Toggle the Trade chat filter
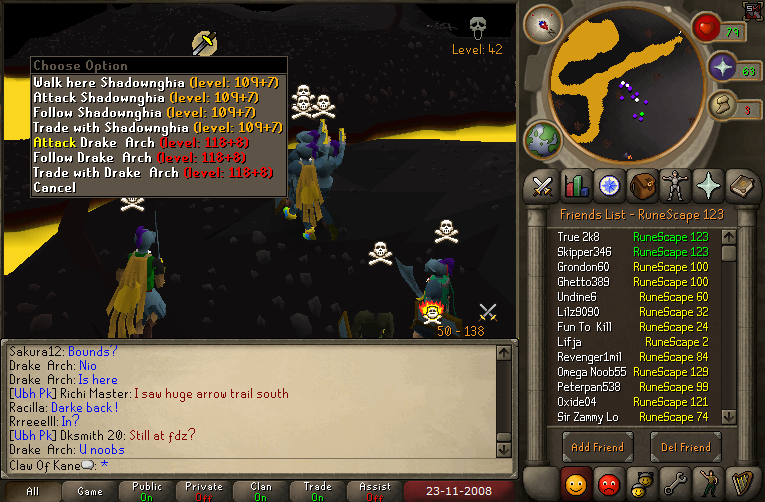Viewport: 765px width, 502px height. coord(318,491)
